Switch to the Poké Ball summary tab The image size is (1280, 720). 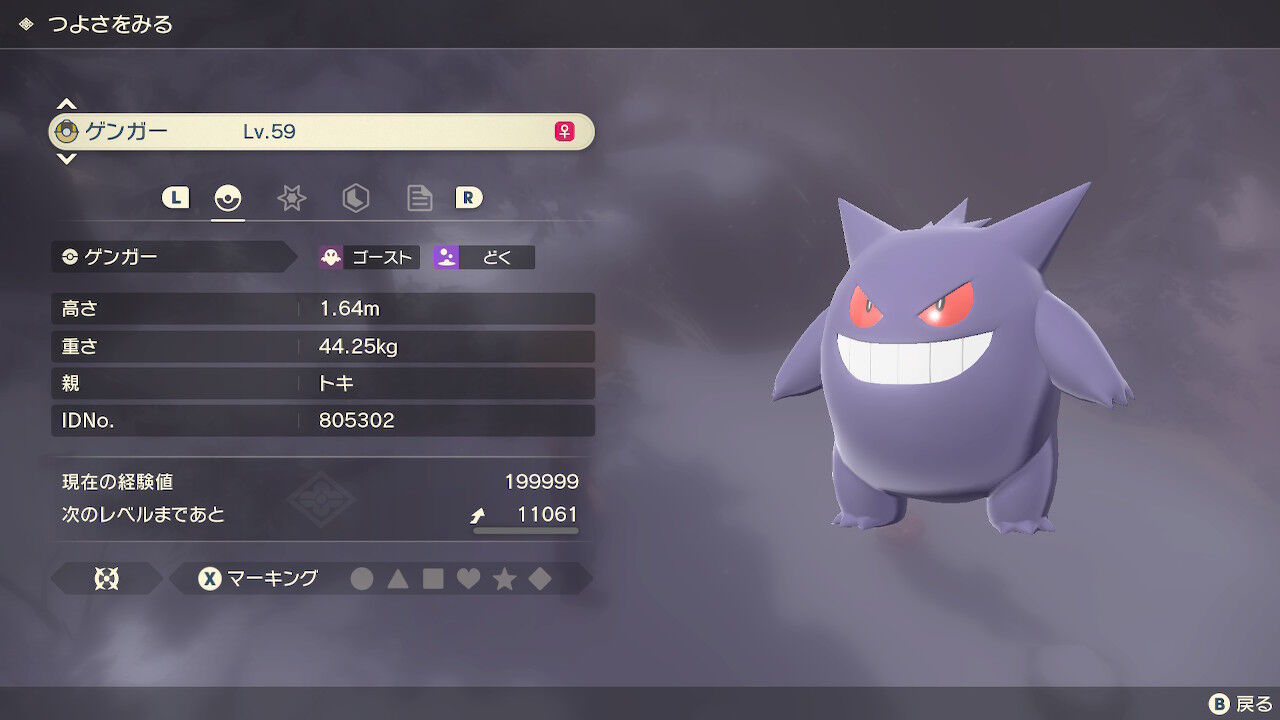(228, 198)
